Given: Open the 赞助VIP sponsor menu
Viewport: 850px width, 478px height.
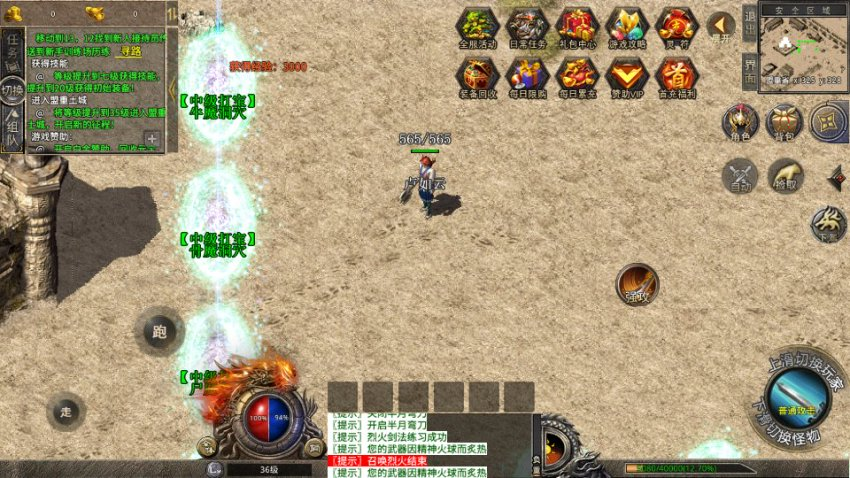Looking at the screenshot, I should pos(627,77).
